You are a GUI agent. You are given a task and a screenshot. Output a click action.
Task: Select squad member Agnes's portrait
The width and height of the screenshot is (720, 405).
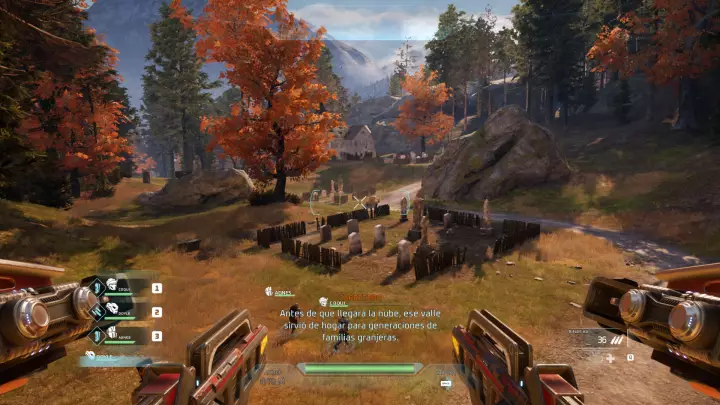click(x=110, y=335)
